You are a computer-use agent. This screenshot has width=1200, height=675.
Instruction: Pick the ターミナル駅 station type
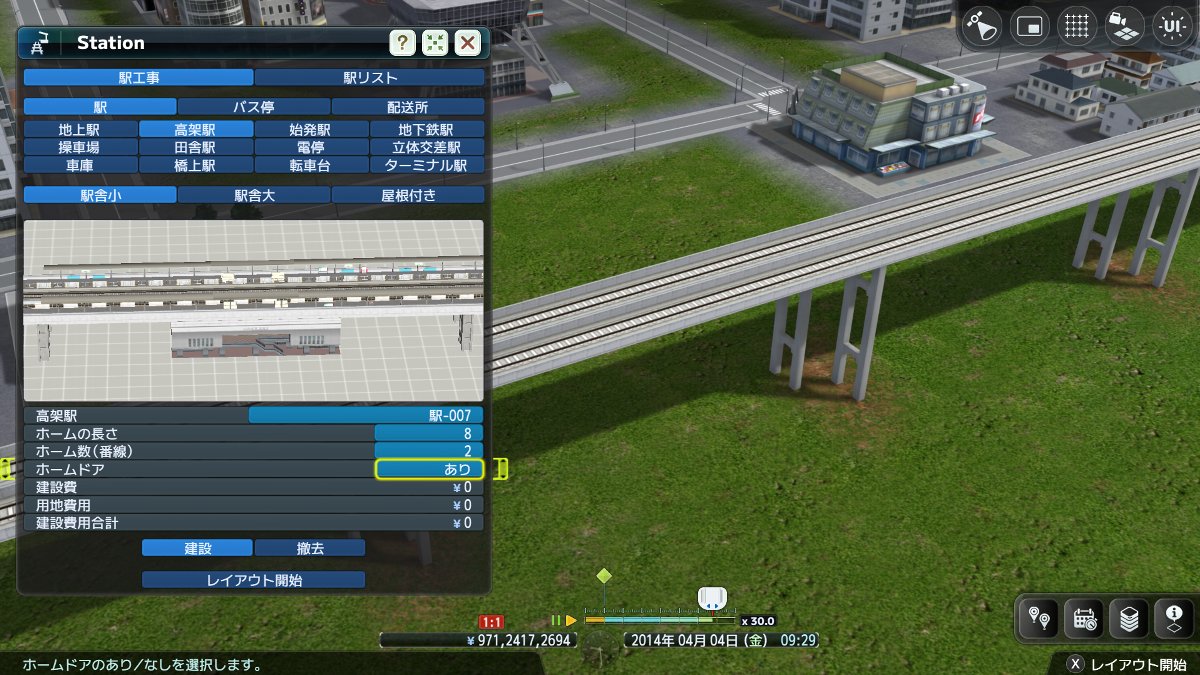(427, 165)
